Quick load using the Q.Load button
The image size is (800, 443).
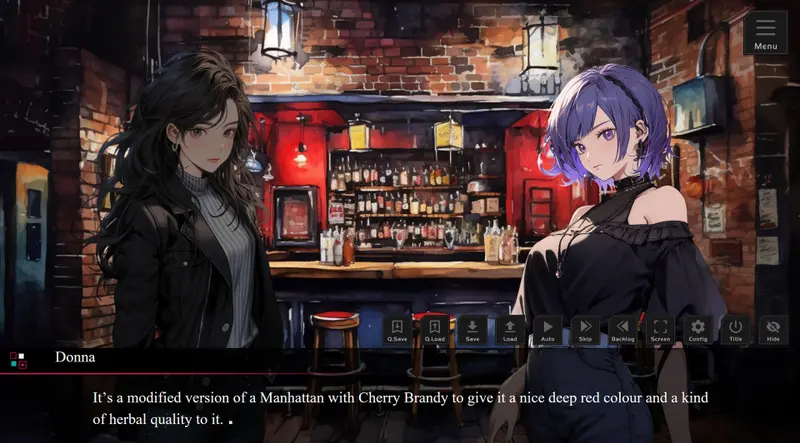click(x=435, y=330)
